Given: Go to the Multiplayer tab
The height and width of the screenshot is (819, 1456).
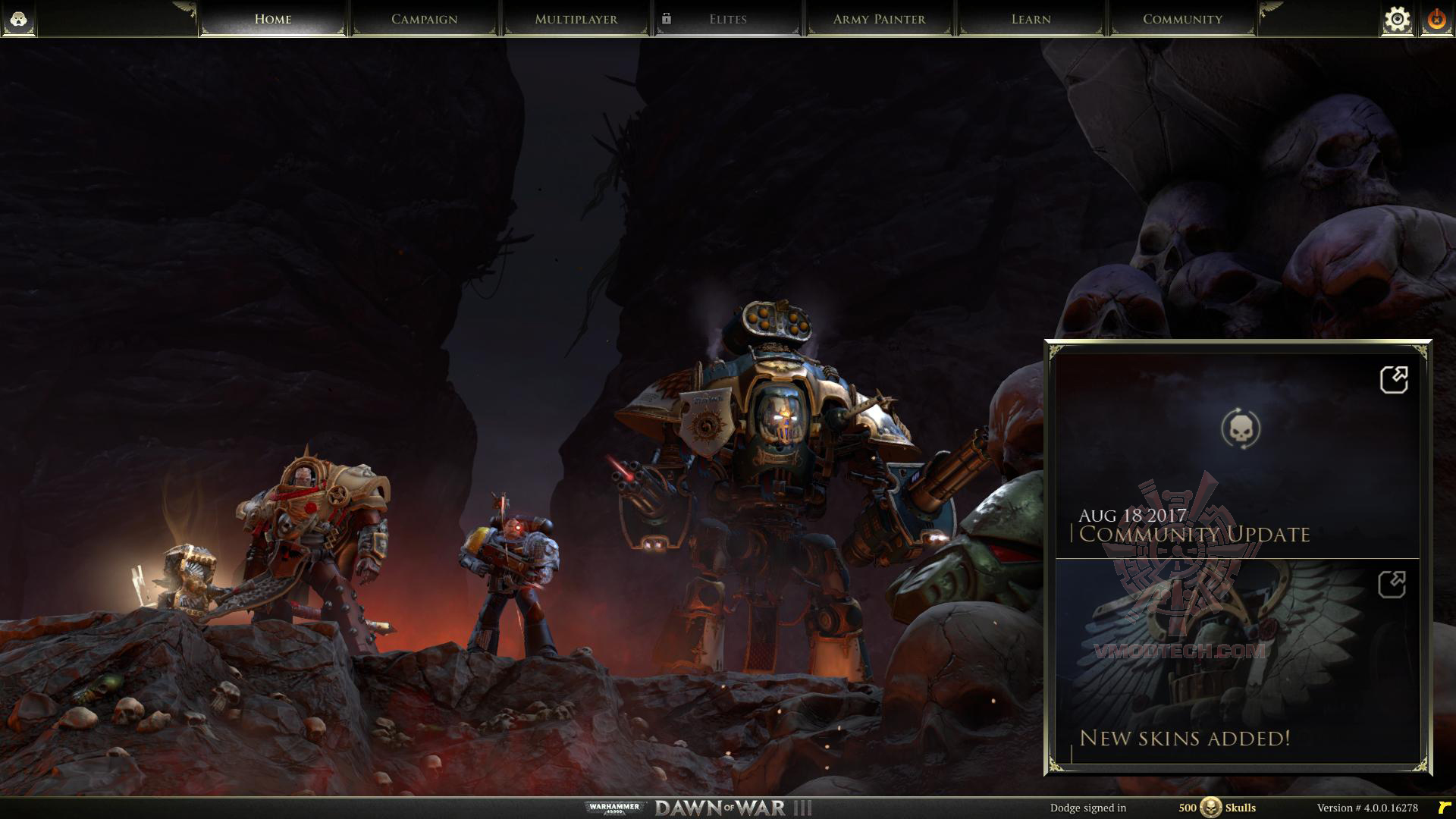Looking at the screenshot, I should click(x=576, y=19).
